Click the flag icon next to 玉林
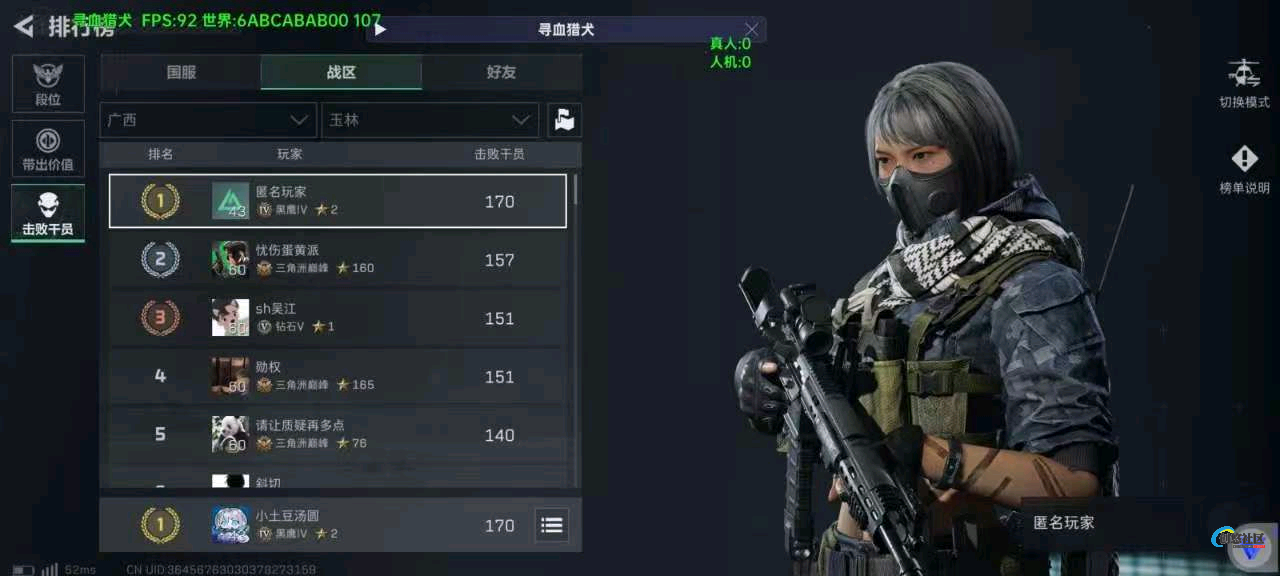The width and height of the screenshot is (1280, 576). click(564, 120)
